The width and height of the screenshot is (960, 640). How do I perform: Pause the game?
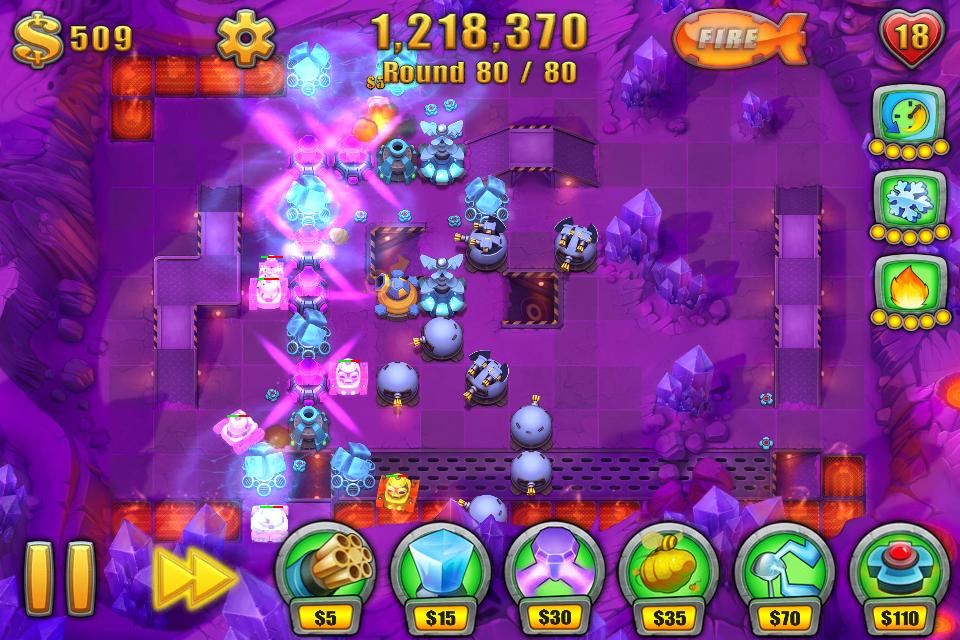[x=60, y=578]
